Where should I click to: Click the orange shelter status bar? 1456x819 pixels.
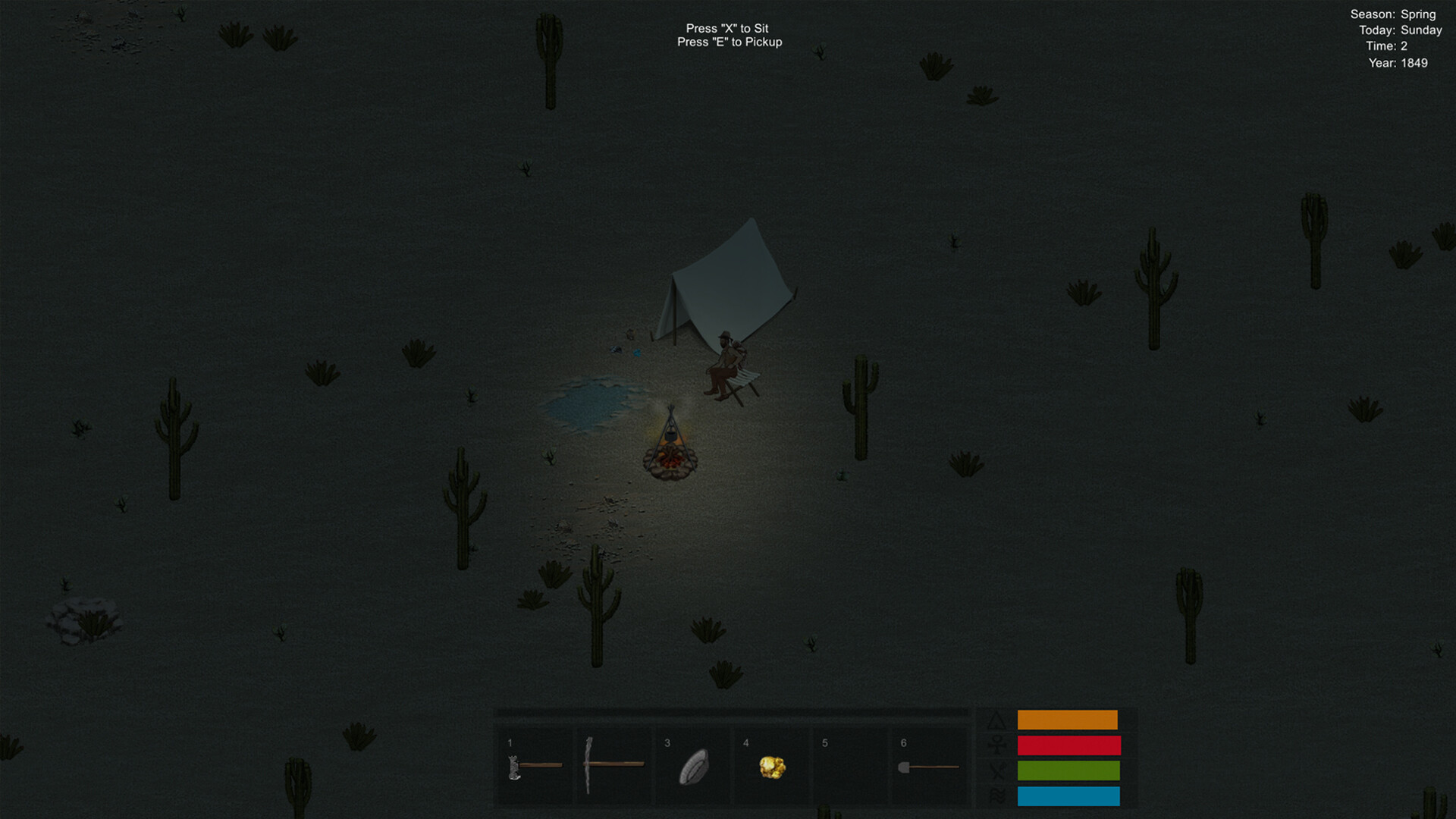pos(1068,720)
